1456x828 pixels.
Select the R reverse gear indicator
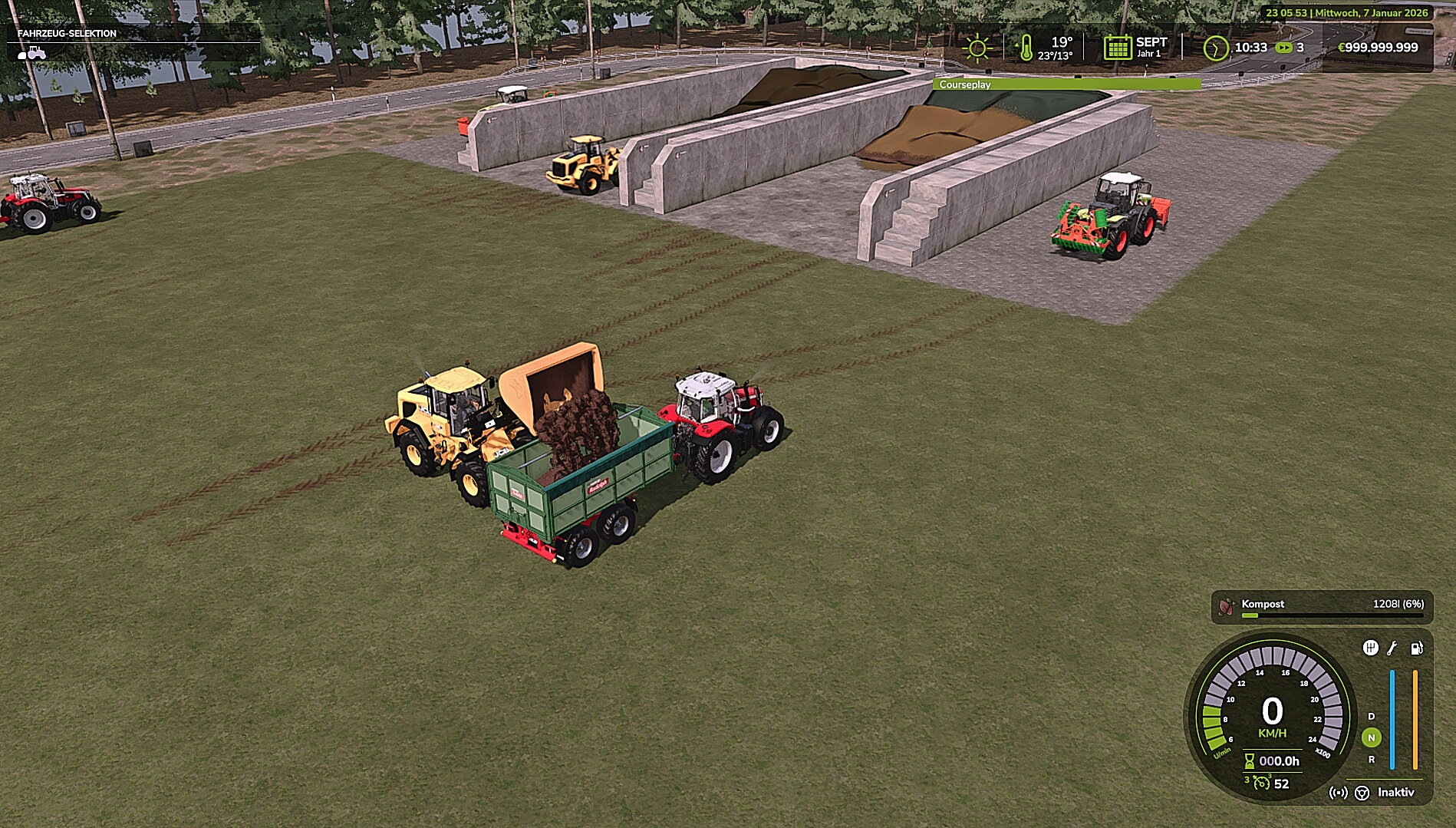(x=1372, y=760)
